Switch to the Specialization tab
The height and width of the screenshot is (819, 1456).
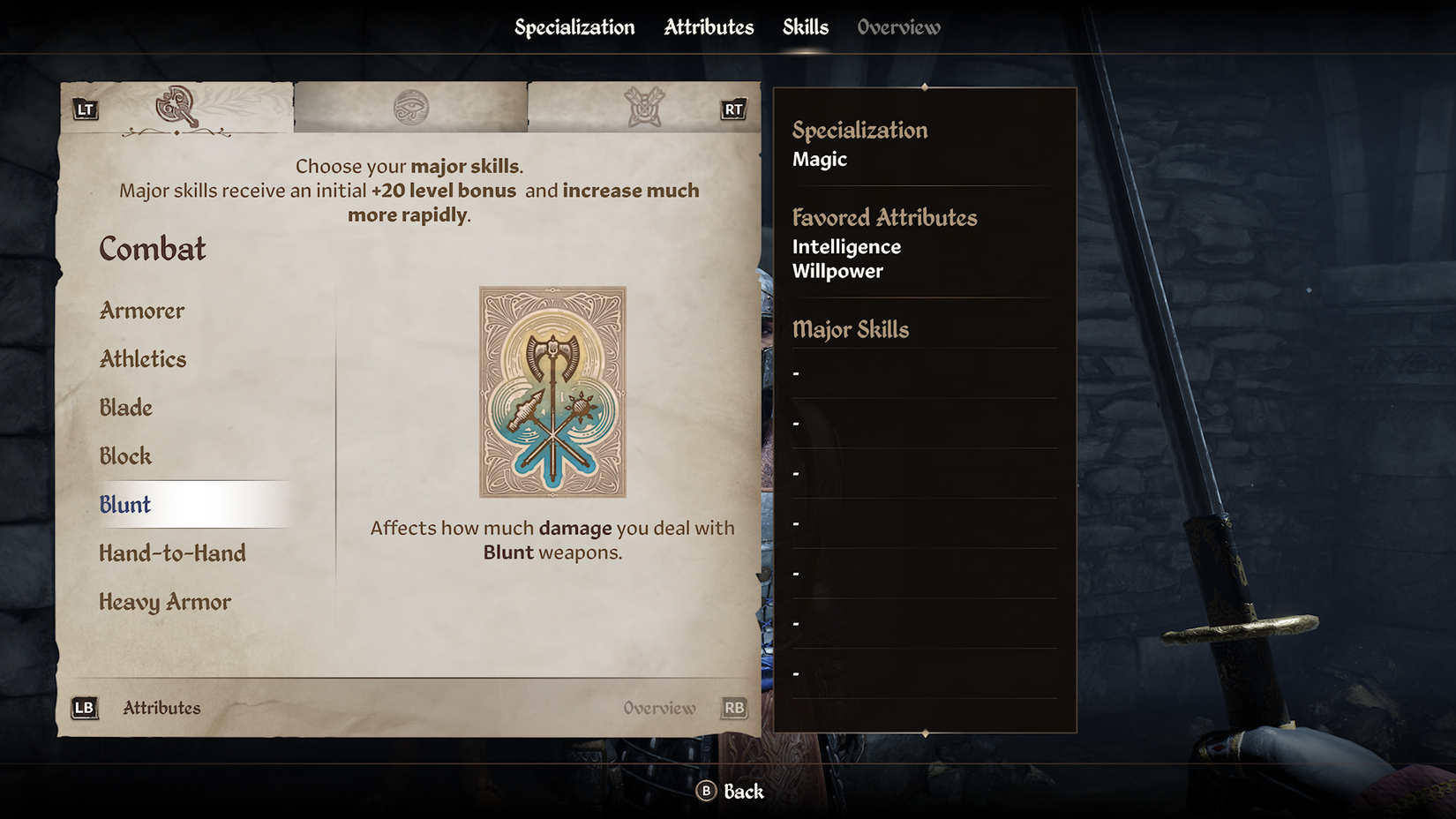574,27
